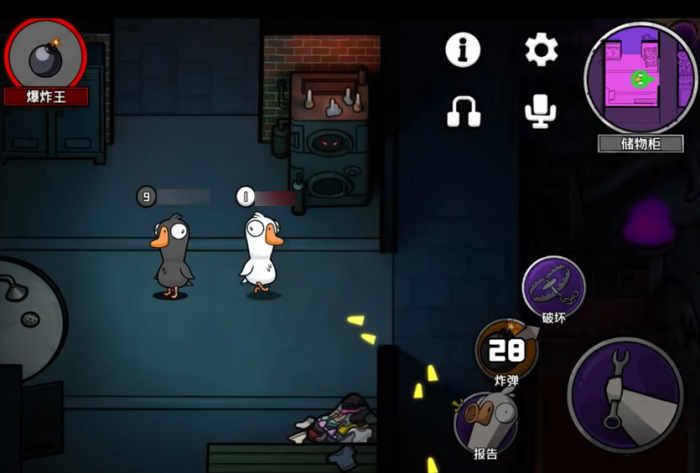Activate the 破坏 sabotage ability
The height and width of the screenshot is (473, 700).
[553, 285]
